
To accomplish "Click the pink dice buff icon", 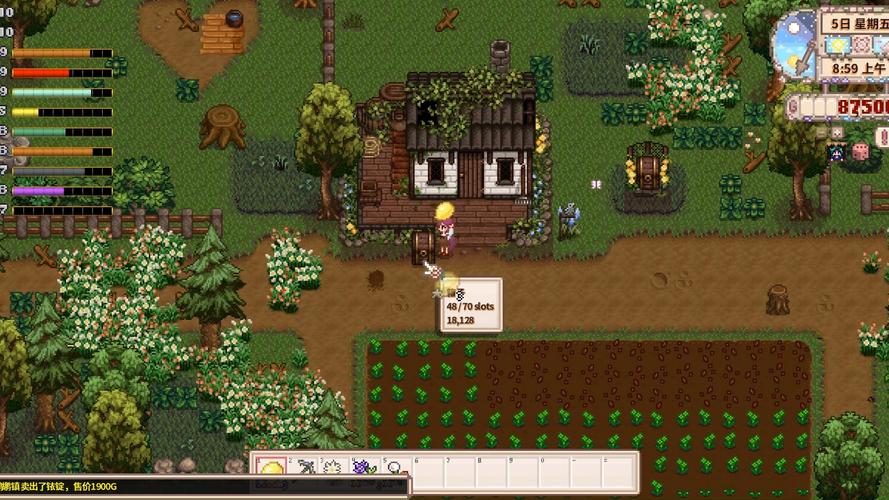I will (x=860, y=152).
